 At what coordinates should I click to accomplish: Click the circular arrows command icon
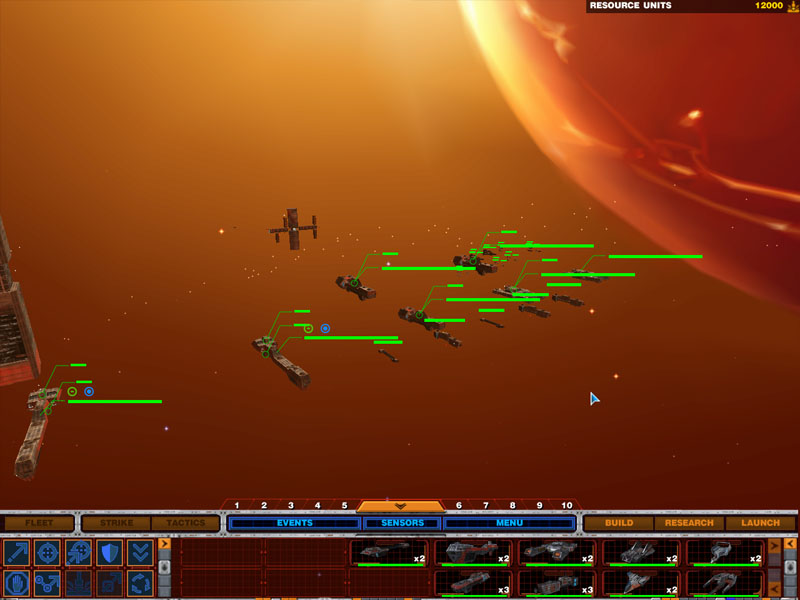click(x=141, y=583)
